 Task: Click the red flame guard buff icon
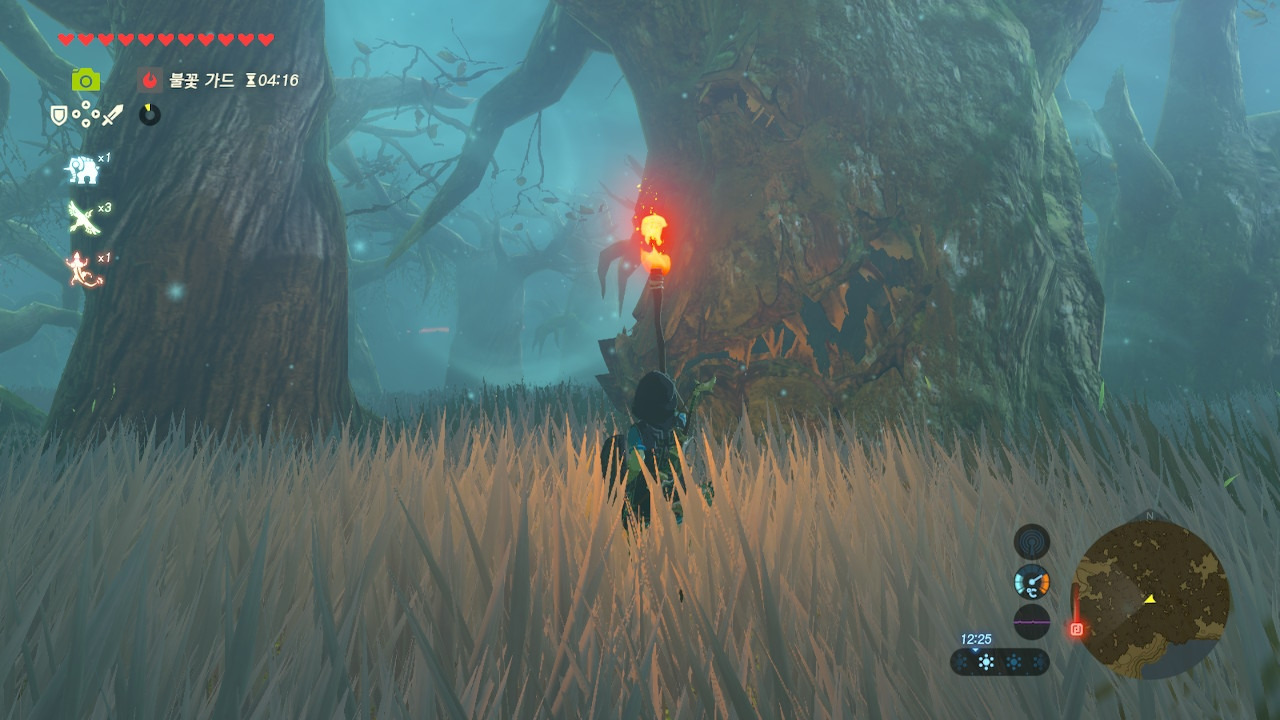[x=150, y=80]
